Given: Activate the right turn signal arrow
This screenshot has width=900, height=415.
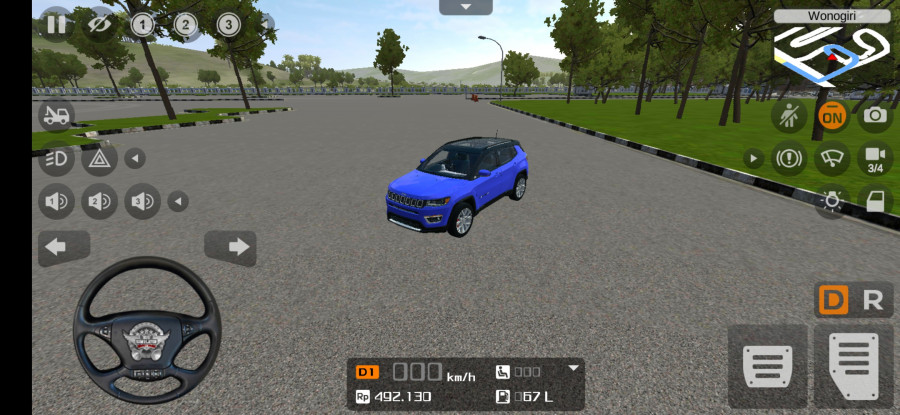Looking at the screenshot, I should click(x=230, y=247).
